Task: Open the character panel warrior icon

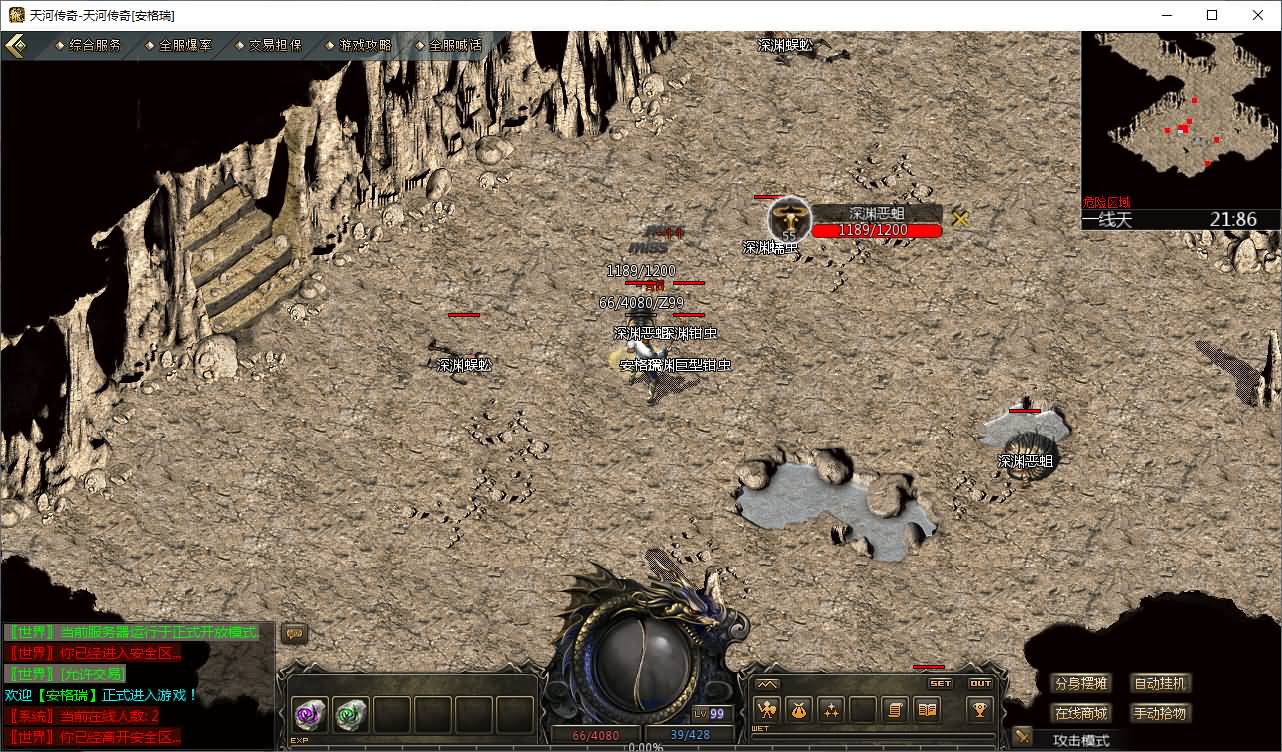Action: 767,710
